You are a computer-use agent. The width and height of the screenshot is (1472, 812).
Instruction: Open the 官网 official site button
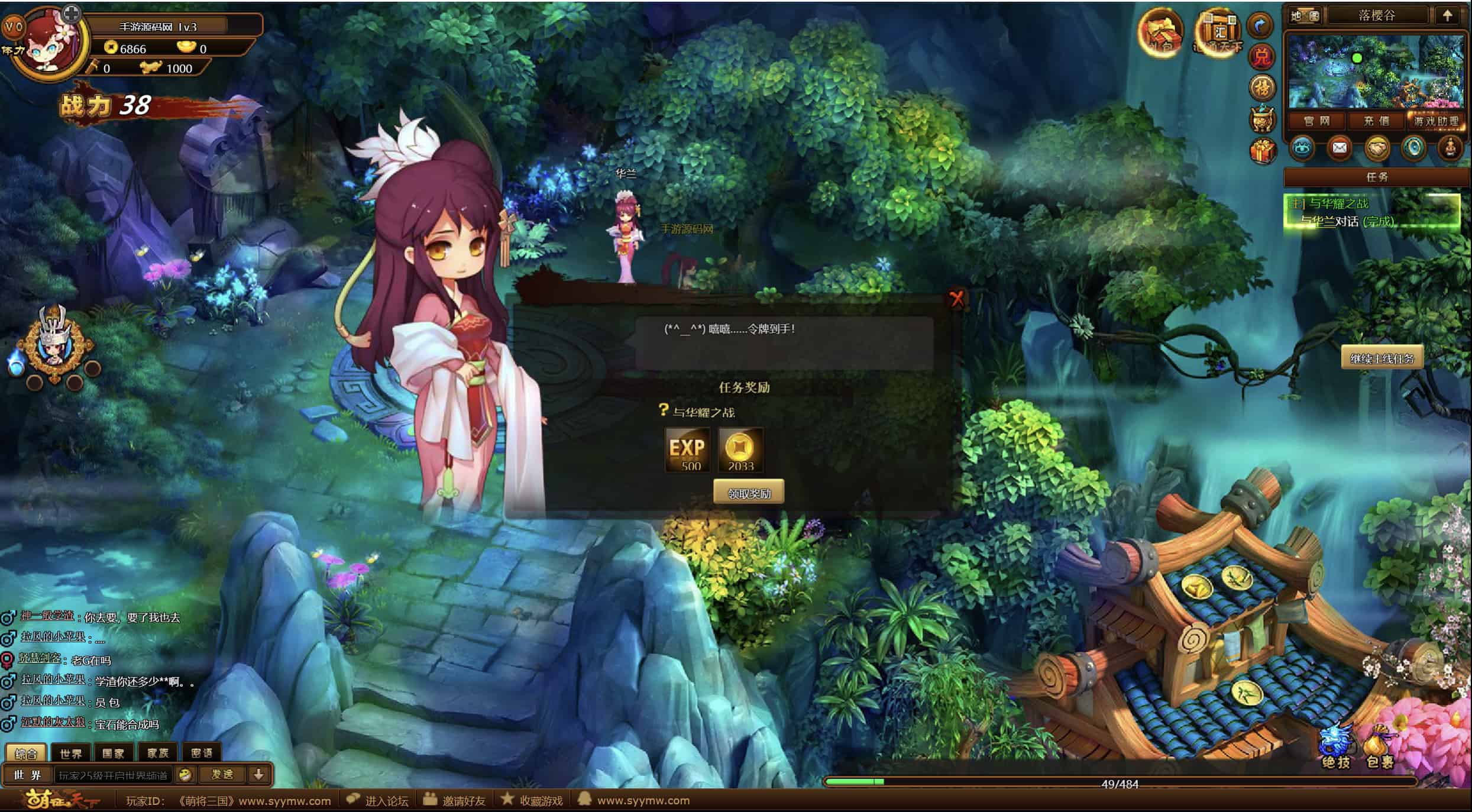click(x=1316, y=121)
